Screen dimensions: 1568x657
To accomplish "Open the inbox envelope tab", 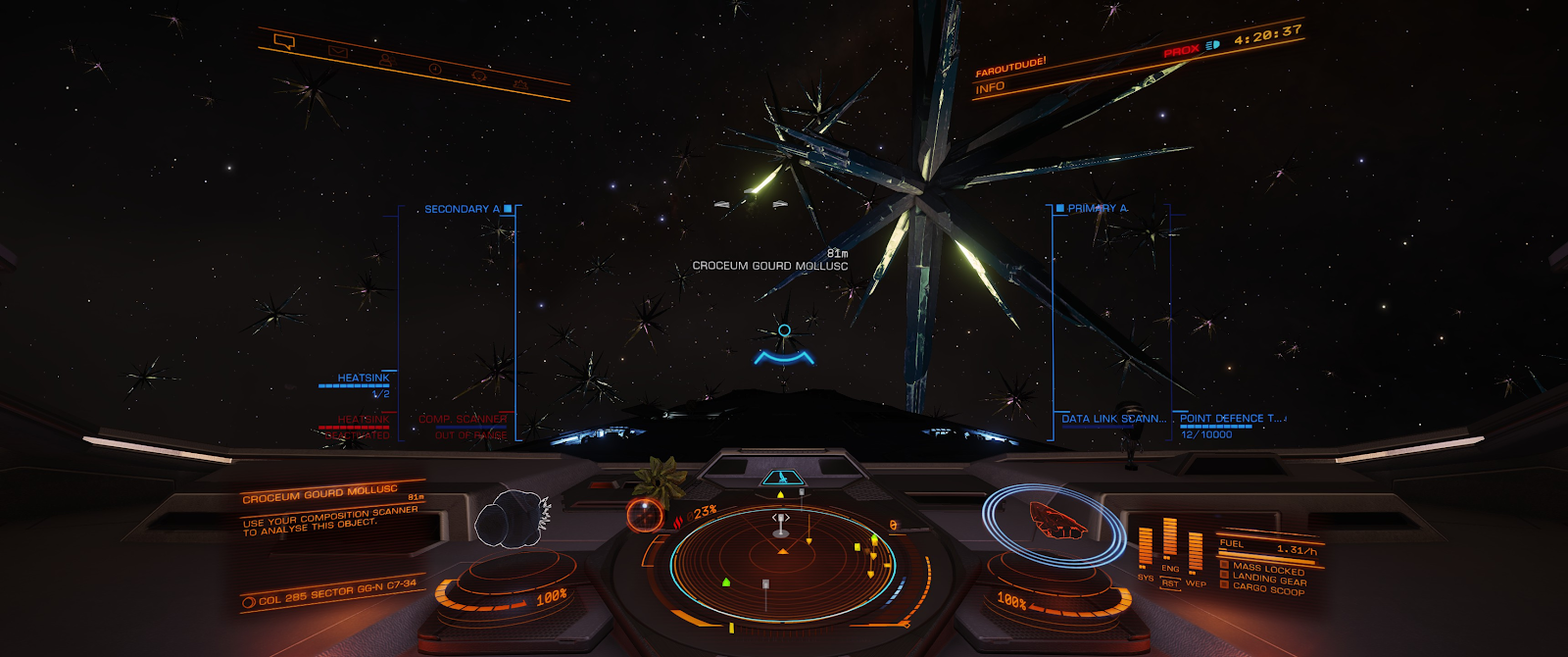I will (337, 51).
